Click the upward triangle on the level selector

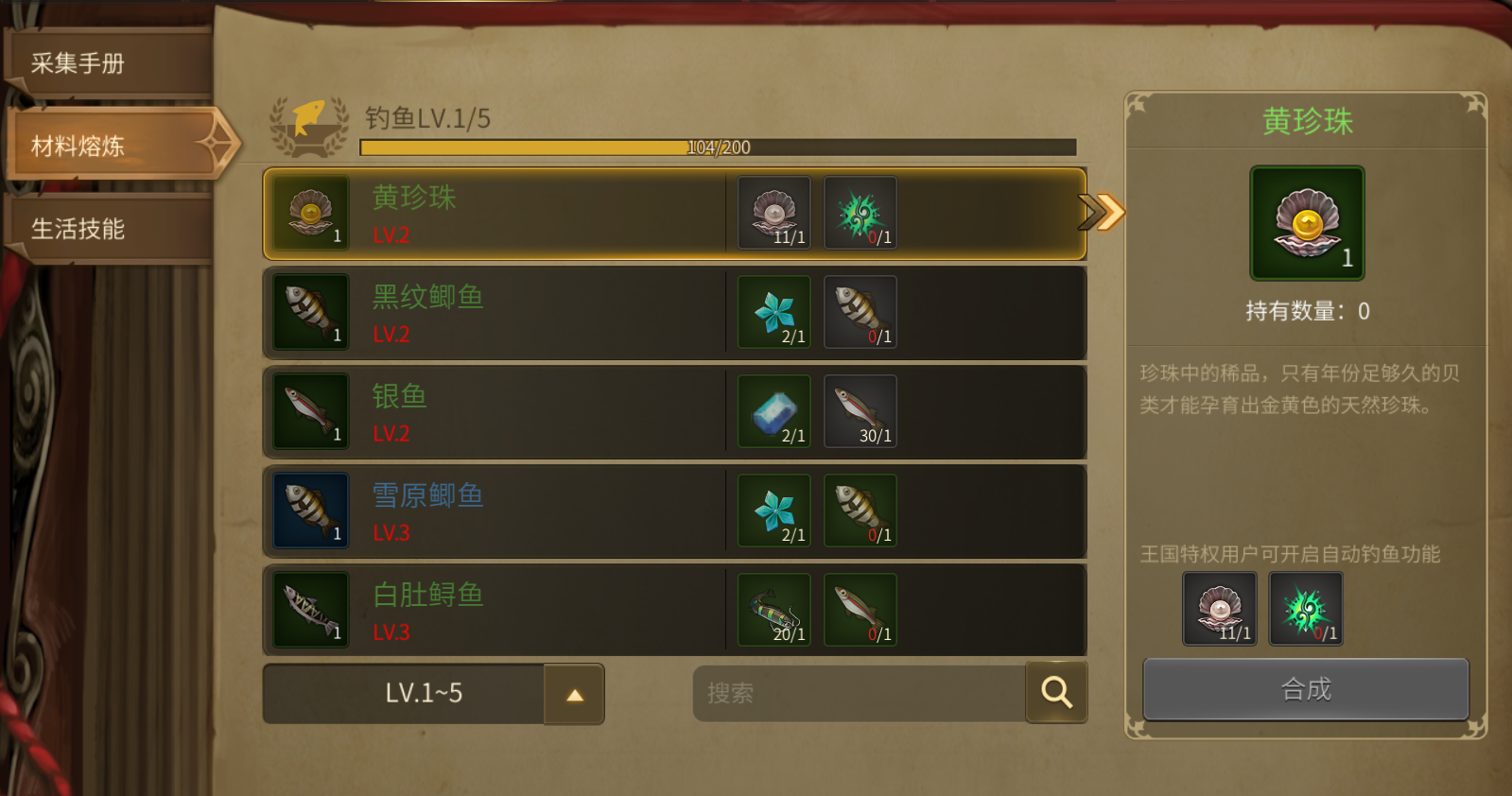point(574,693)
